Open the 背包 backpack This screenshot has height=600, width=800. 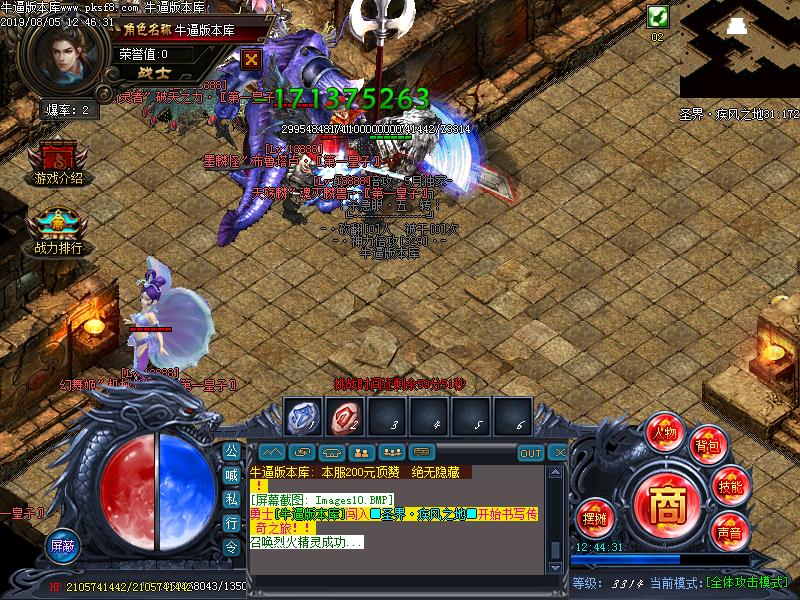tap(707, 445)
